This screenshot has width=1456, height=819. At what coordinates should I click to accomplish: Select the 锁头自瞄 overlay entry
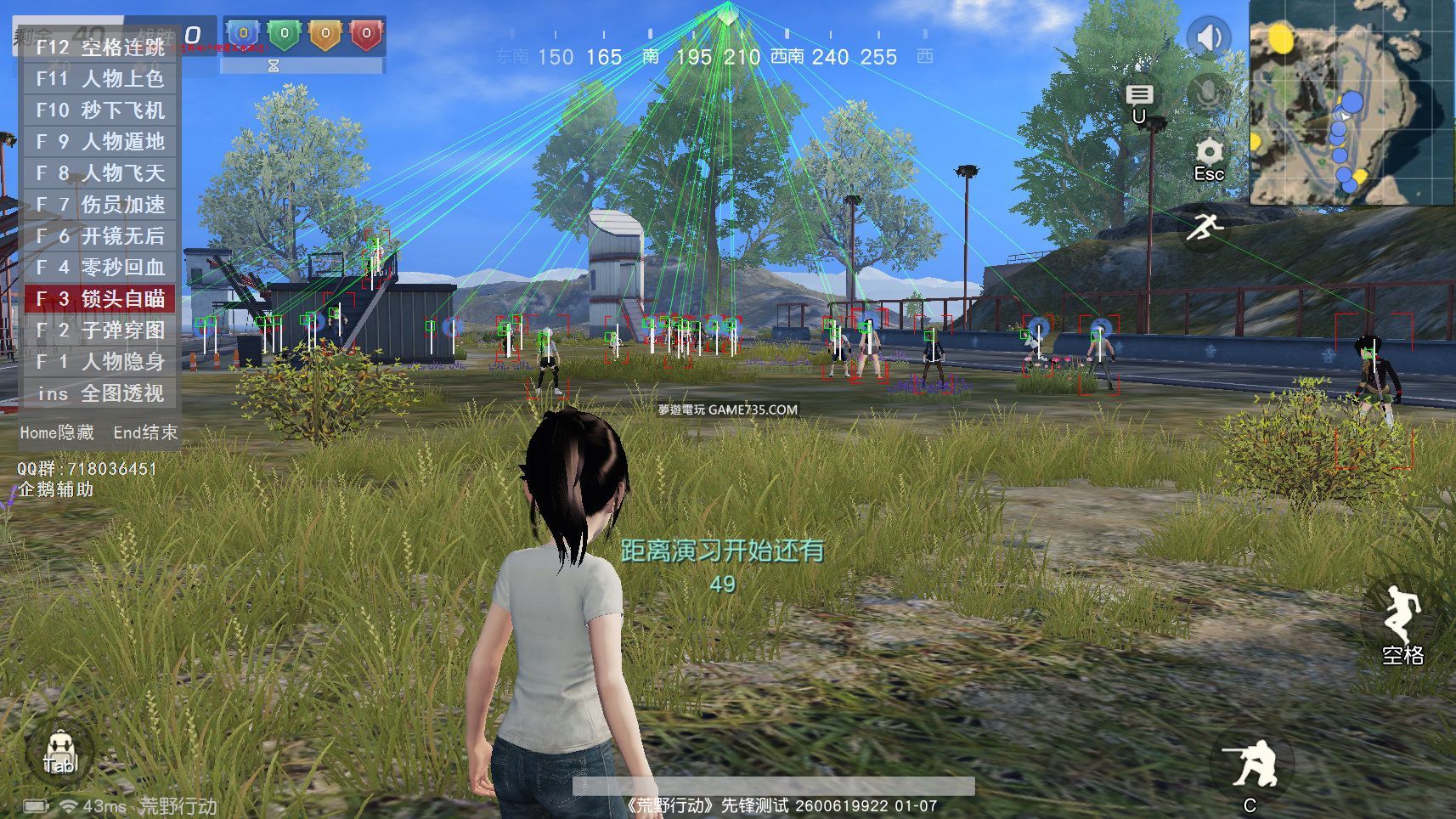pos(100,299)
